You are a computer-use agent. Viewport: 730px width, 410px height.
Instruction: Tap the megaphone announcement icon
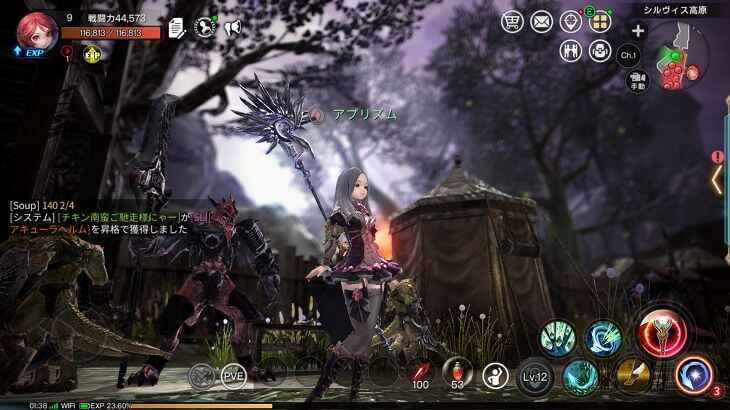click(x=233, y=28)
